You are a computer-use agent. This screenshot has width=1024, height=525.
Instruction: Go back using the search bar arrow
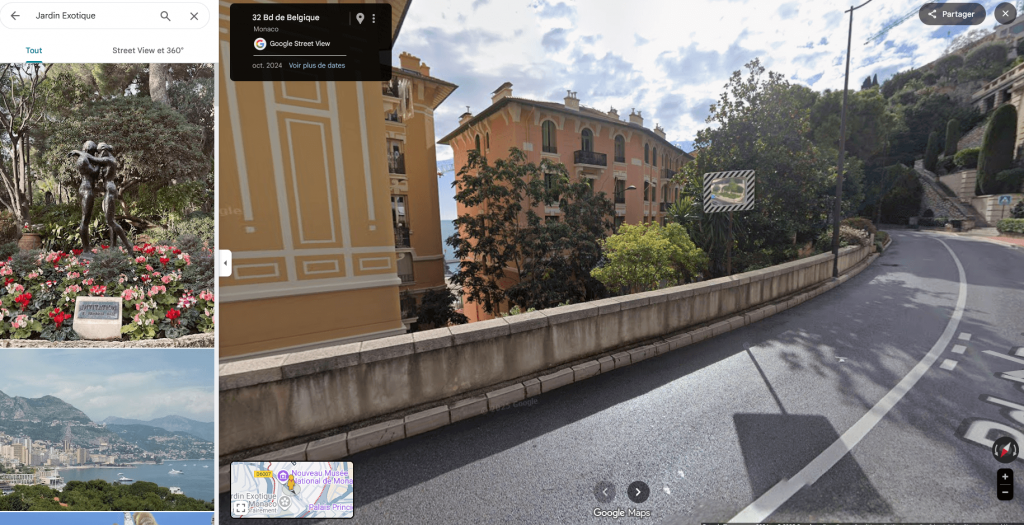tap(15, 16)
